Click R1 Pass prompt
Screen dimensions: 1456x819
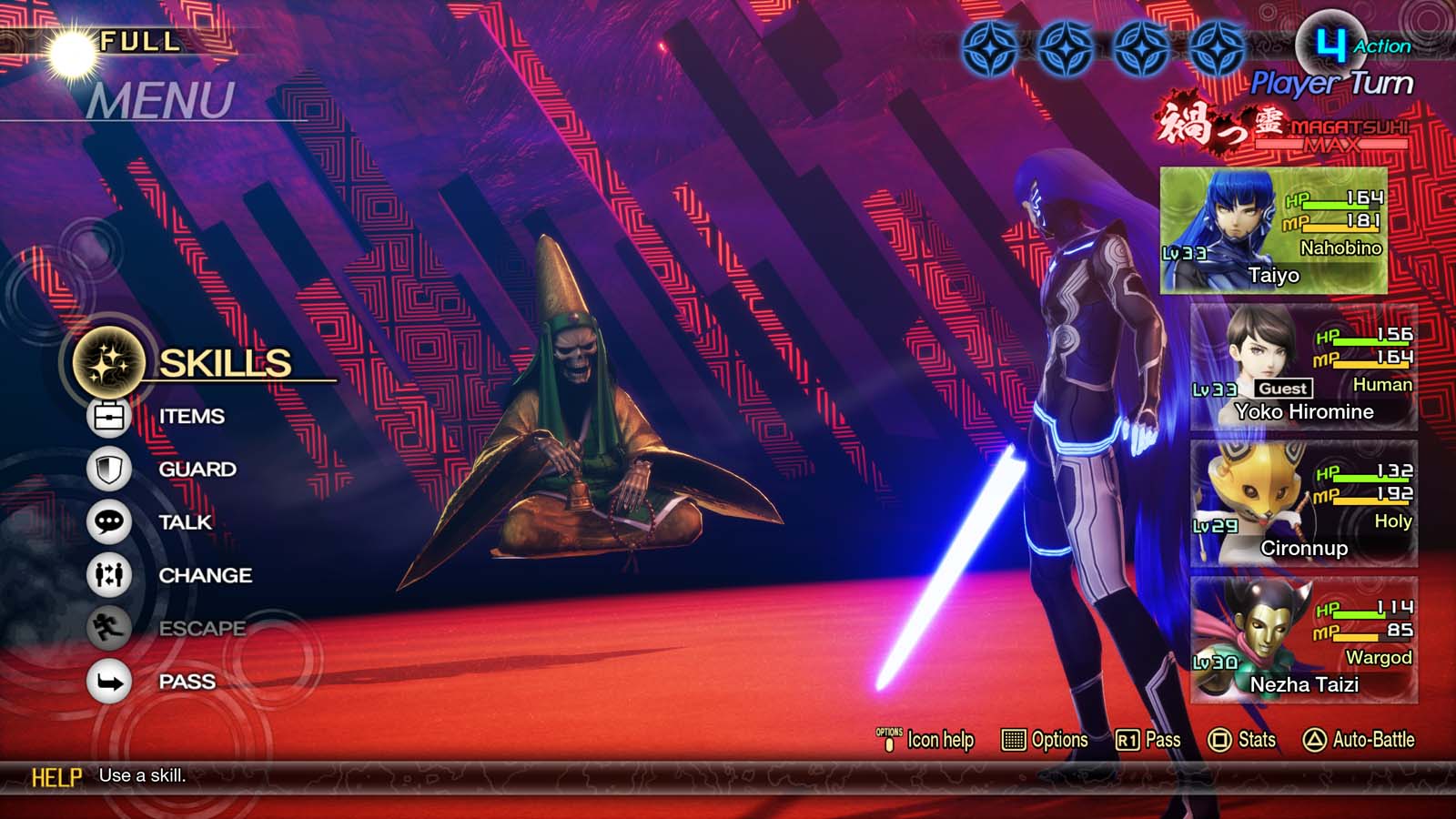pyautogui.click(x=1147, y=741)
